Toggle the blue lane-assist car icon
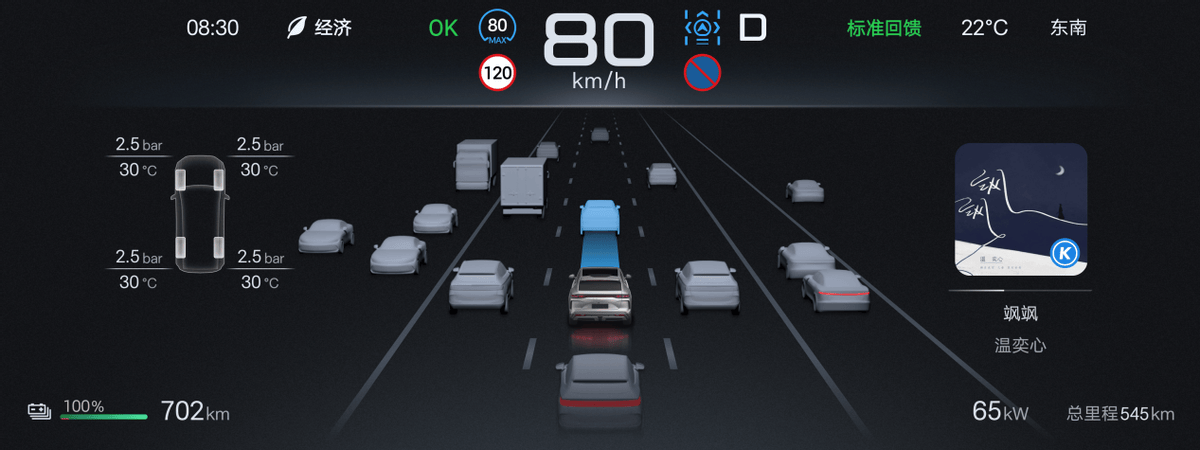 (x=702, y=28)
